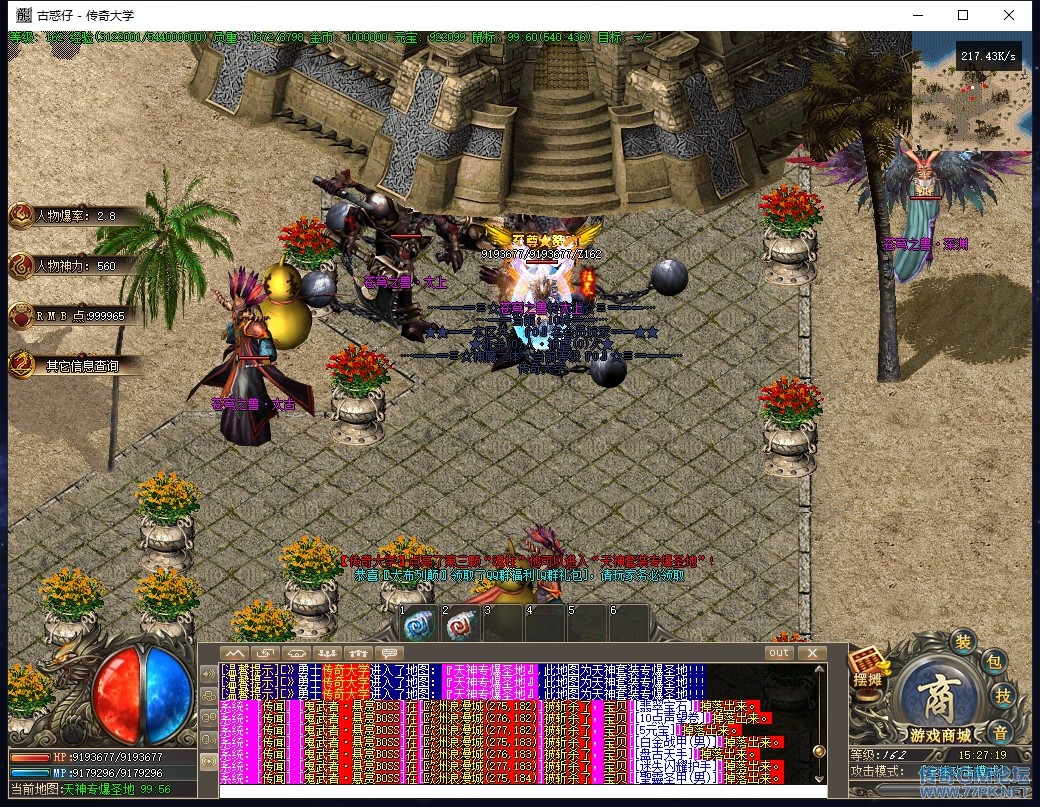Show the 技 skills panel
Screen dimensions: 1040x807
(x=1004, y=696)
